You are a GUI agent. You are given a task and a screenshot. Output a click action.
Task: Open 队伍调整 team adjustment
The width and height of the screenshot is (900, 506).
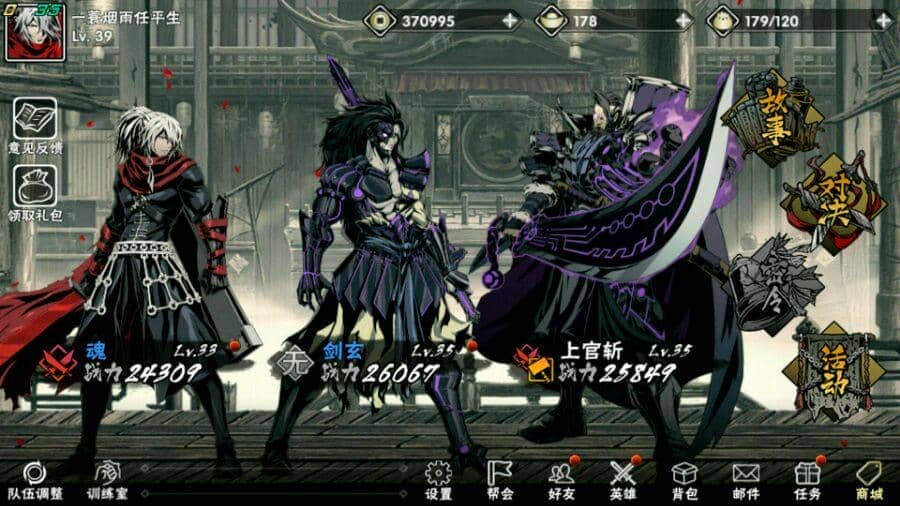[35, 481]
